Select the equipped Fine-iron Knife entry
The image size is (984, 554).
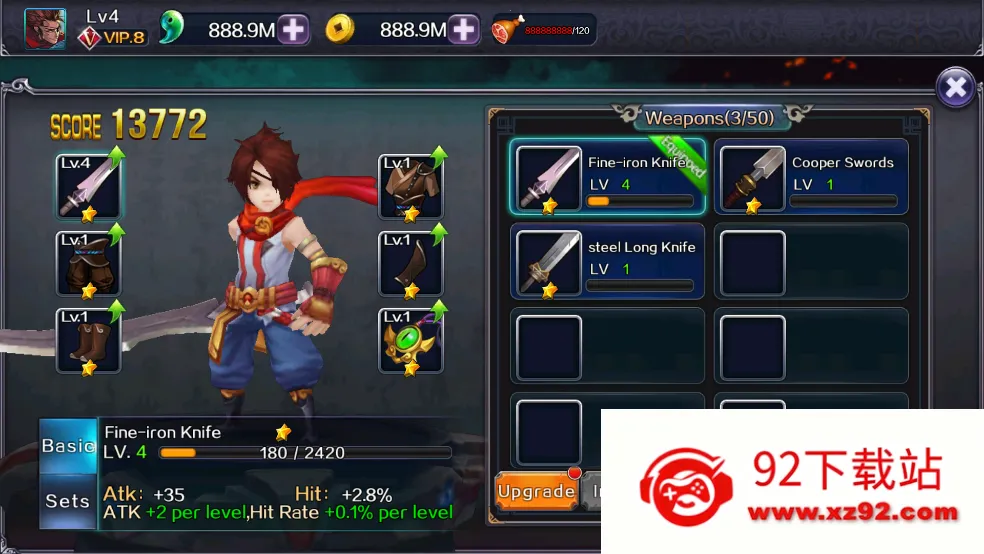point(609,177)
